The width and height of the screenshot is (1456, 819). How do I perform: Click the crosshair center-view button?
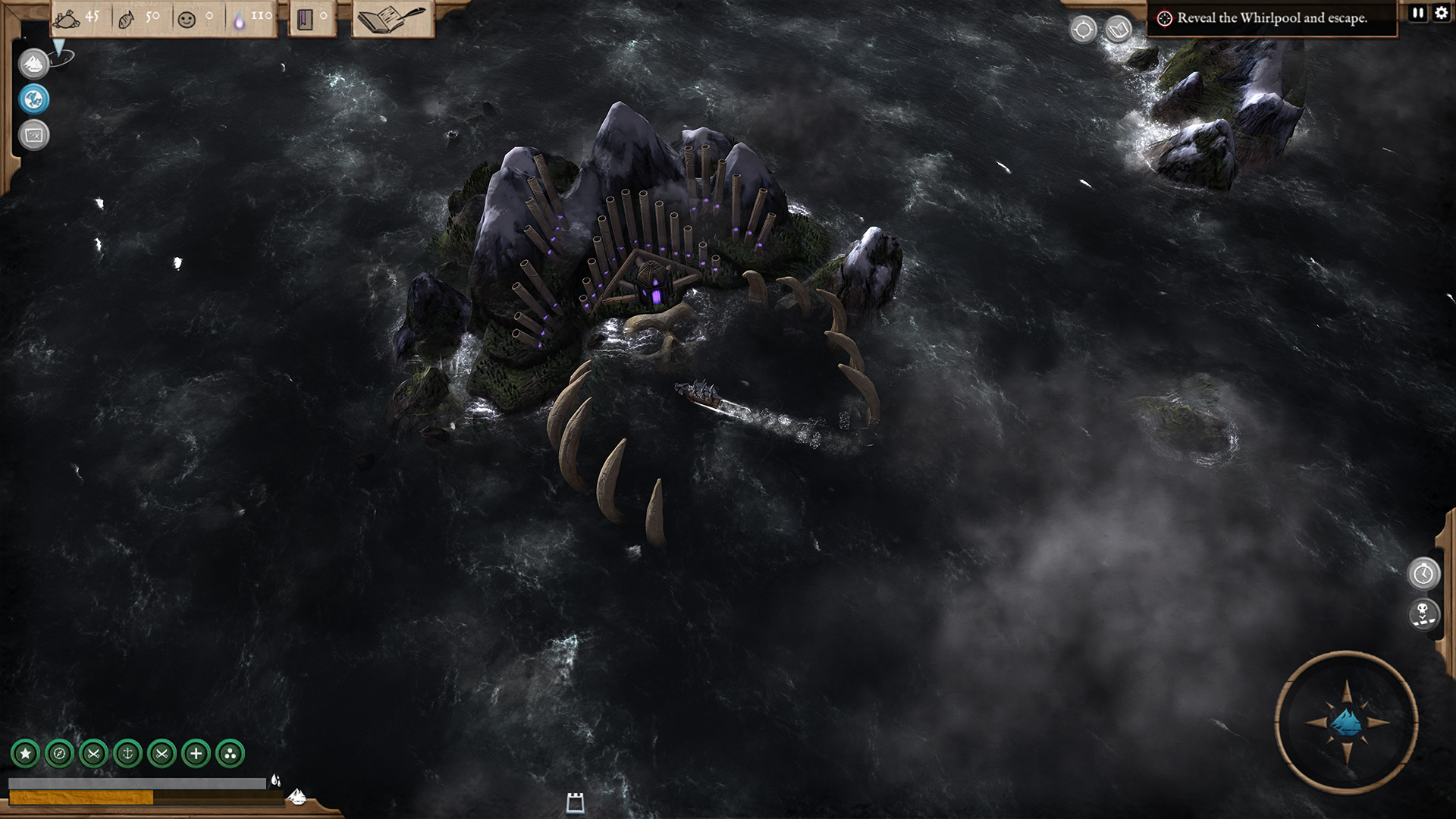pyautogui.click(x=1083, y=30)
